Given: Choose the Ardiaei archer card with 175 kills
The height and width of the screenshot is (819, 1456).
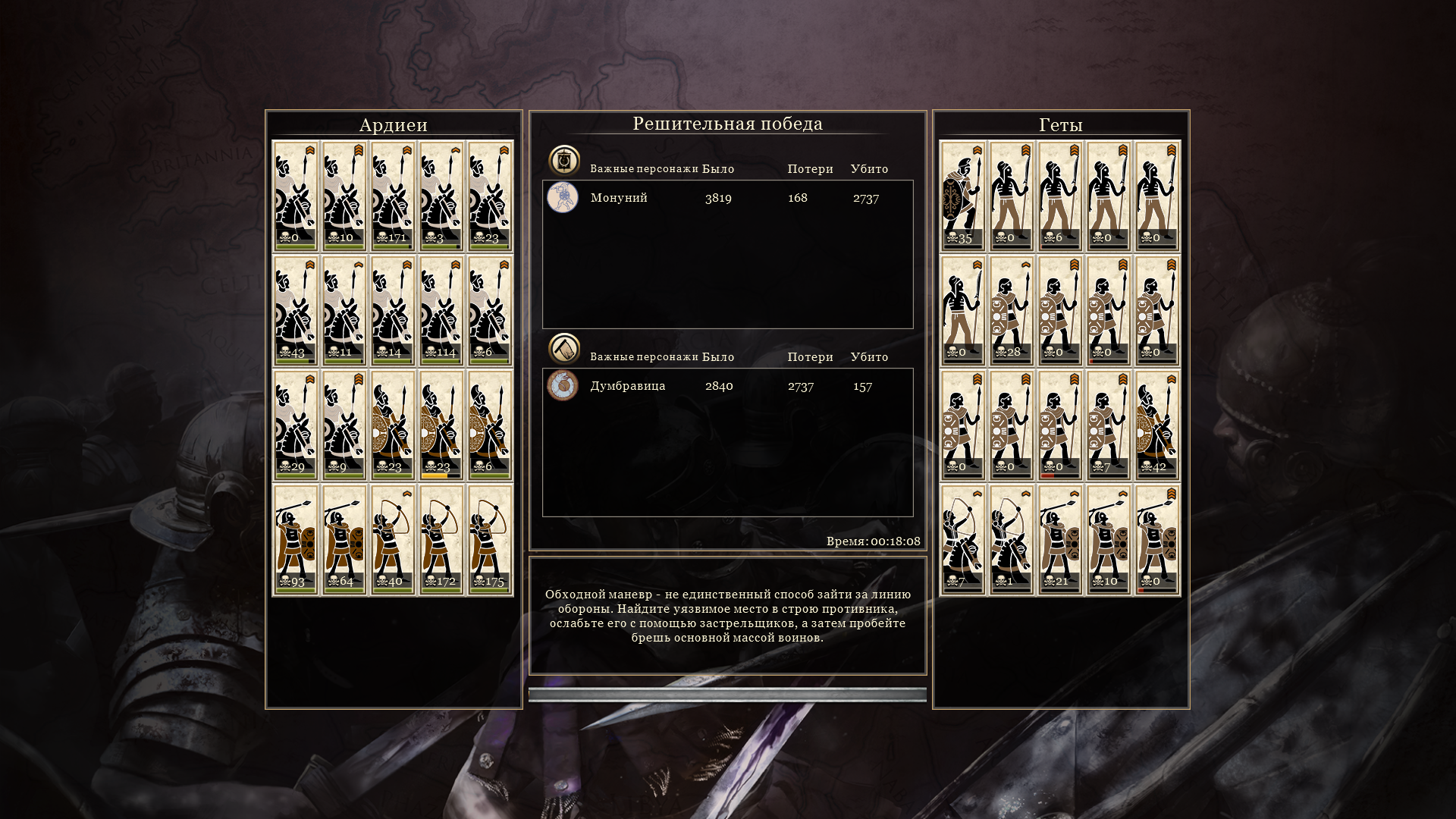Looking at the screenshot, I should [490, 539].
